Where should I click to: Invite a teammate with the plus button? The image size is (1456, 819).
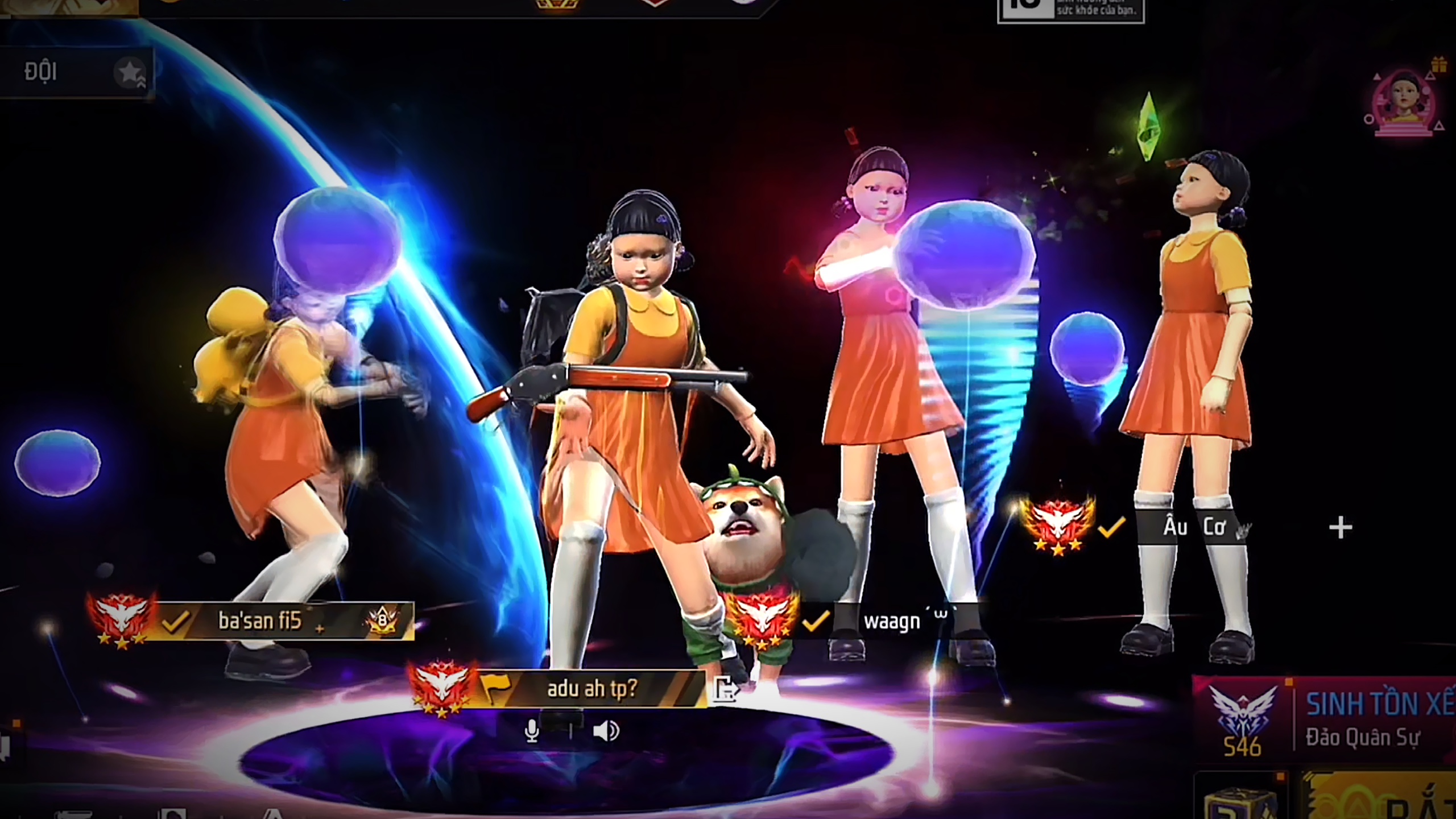pos(1340,528)
